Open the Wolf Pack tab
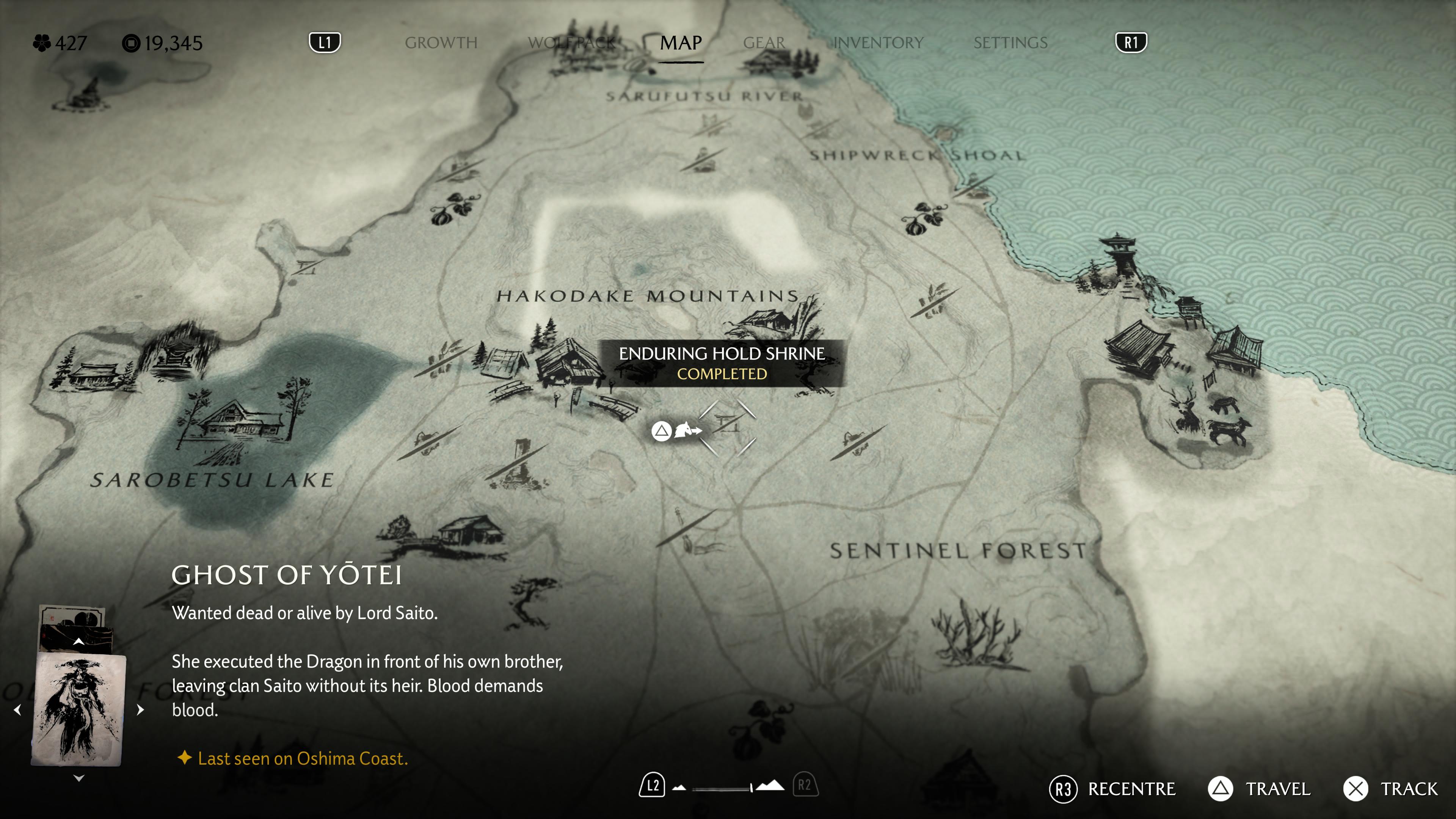The height and width of the screenshot is (819, 1456). click(571, 43)
